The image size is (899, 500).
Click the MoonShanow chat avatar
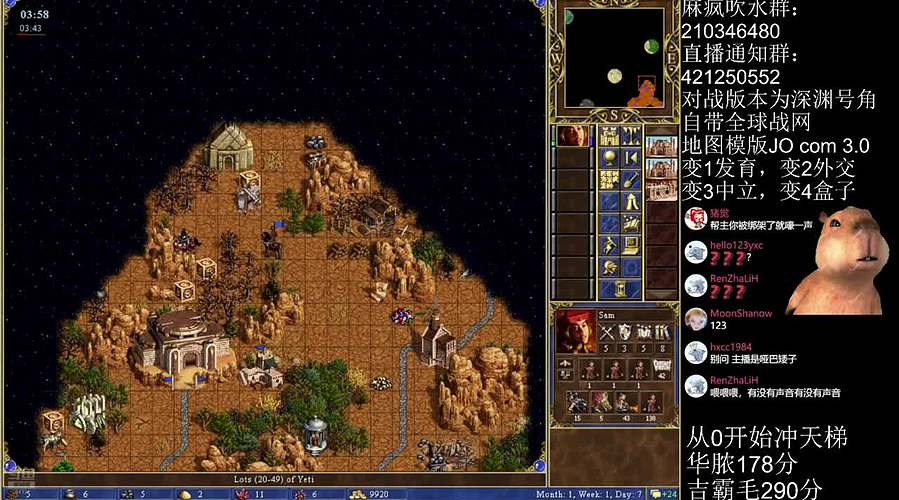tap(696, 319)
